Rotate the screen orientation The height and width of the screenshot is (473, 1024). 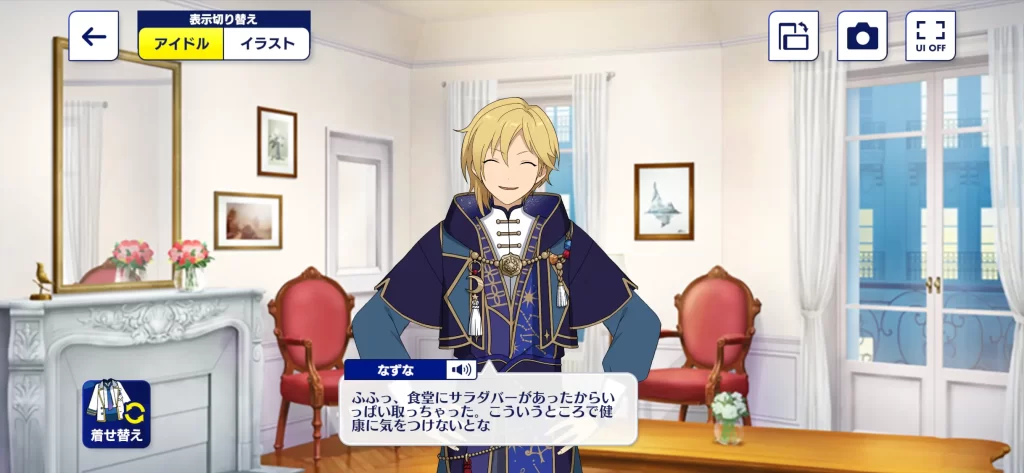pos(793,37)
